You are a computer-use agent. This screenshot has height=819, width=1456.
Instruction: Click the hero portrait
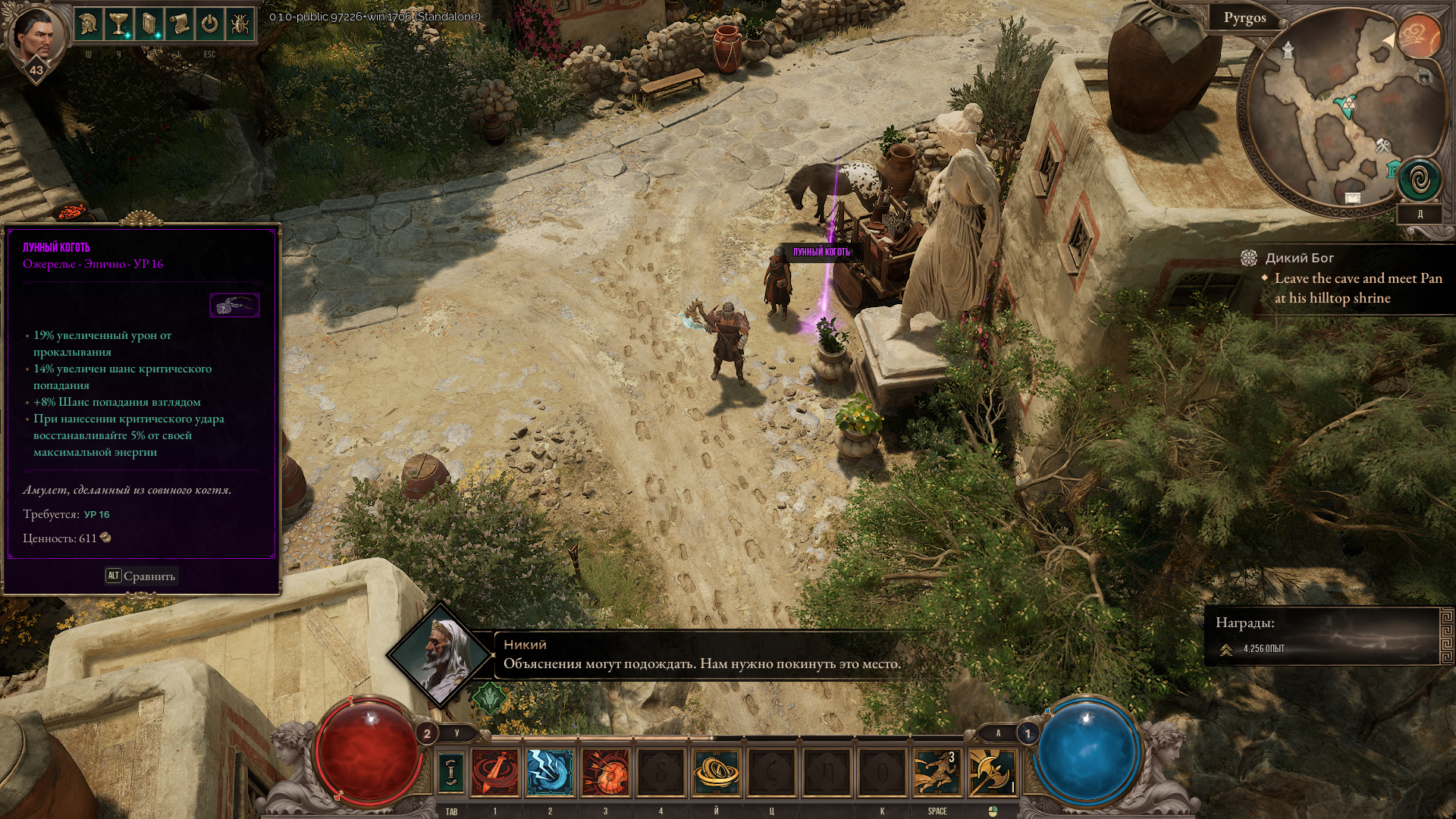(34, 36)
